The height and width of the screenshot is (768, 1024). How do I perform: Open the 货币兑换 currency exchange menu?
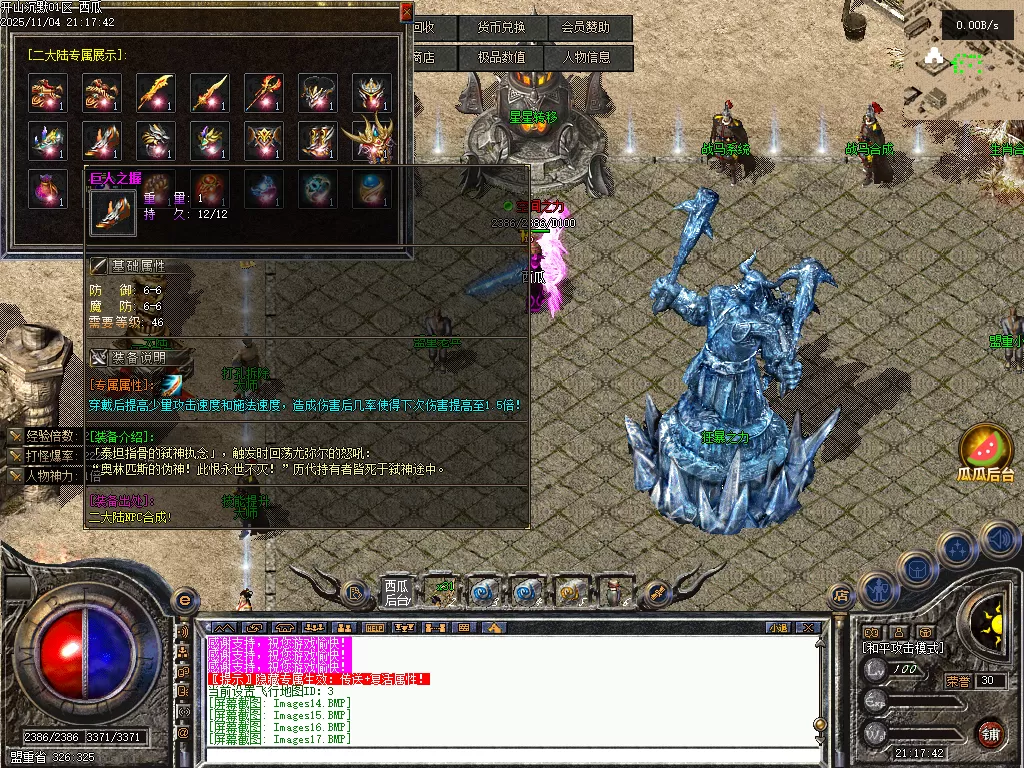coord(502,28)
